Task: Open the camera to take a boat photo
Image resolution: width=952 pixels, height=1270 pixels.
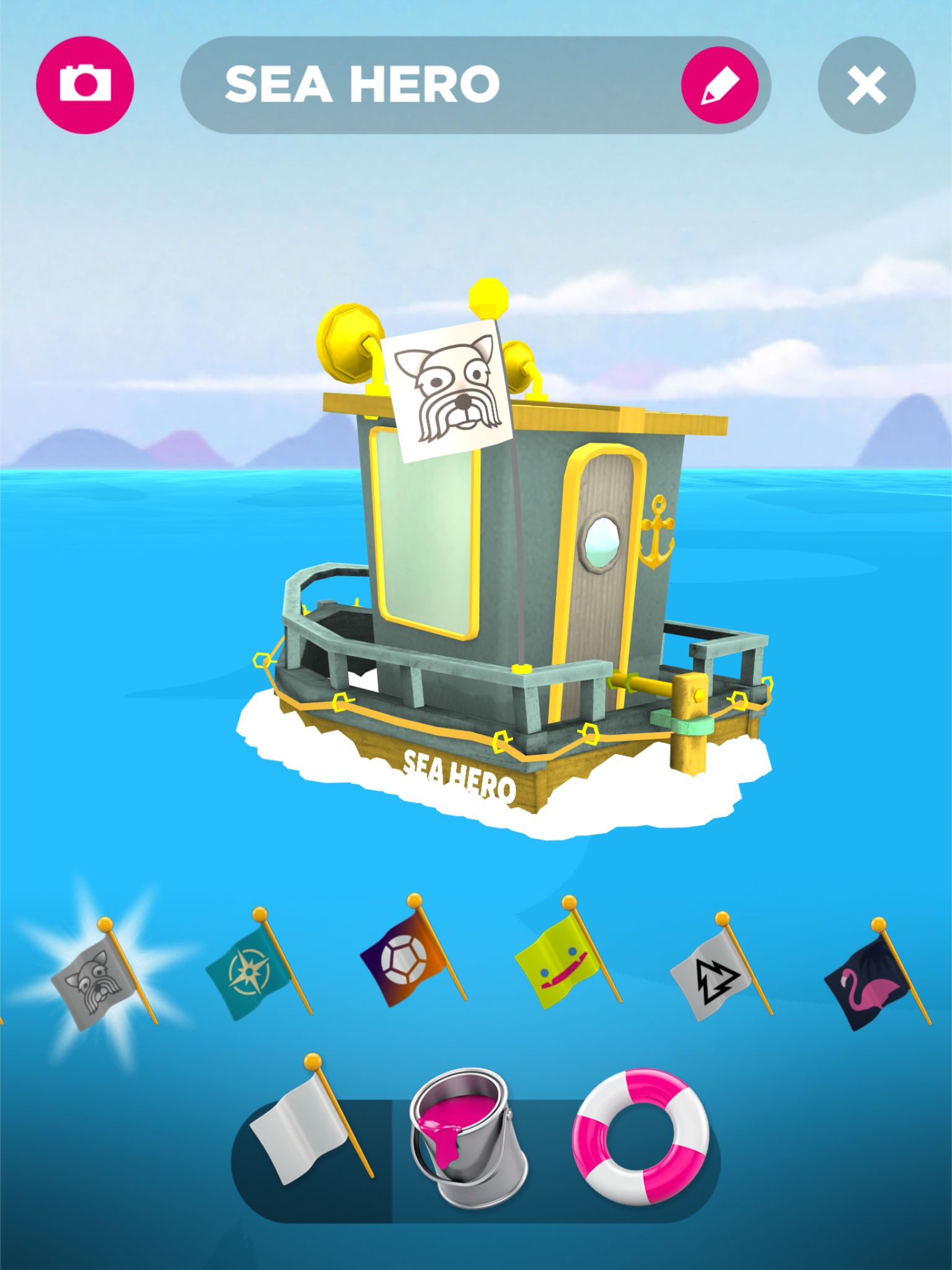Action: coord(87,85)
